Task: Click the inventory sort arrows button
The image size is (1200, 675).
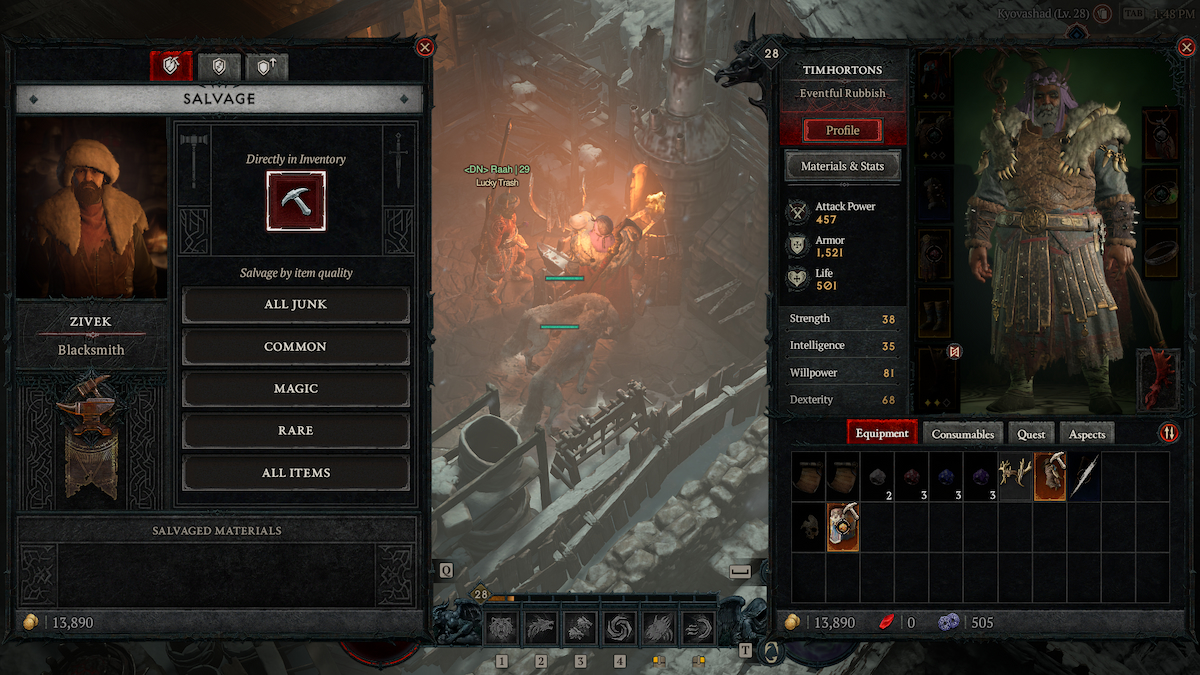Action: tap(1169, 433)
